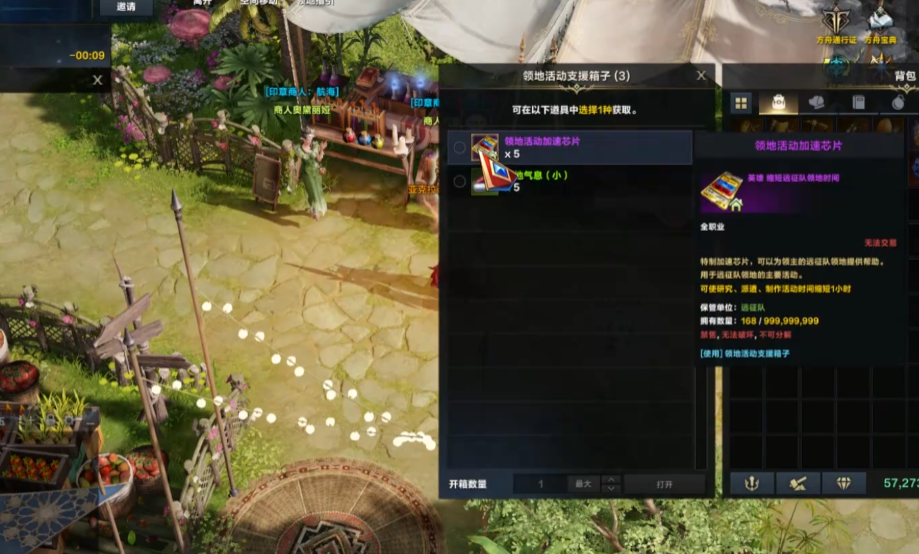Switch to the helmet equipment tab
This screenshot has width=919, height=554.
point(817,102)
